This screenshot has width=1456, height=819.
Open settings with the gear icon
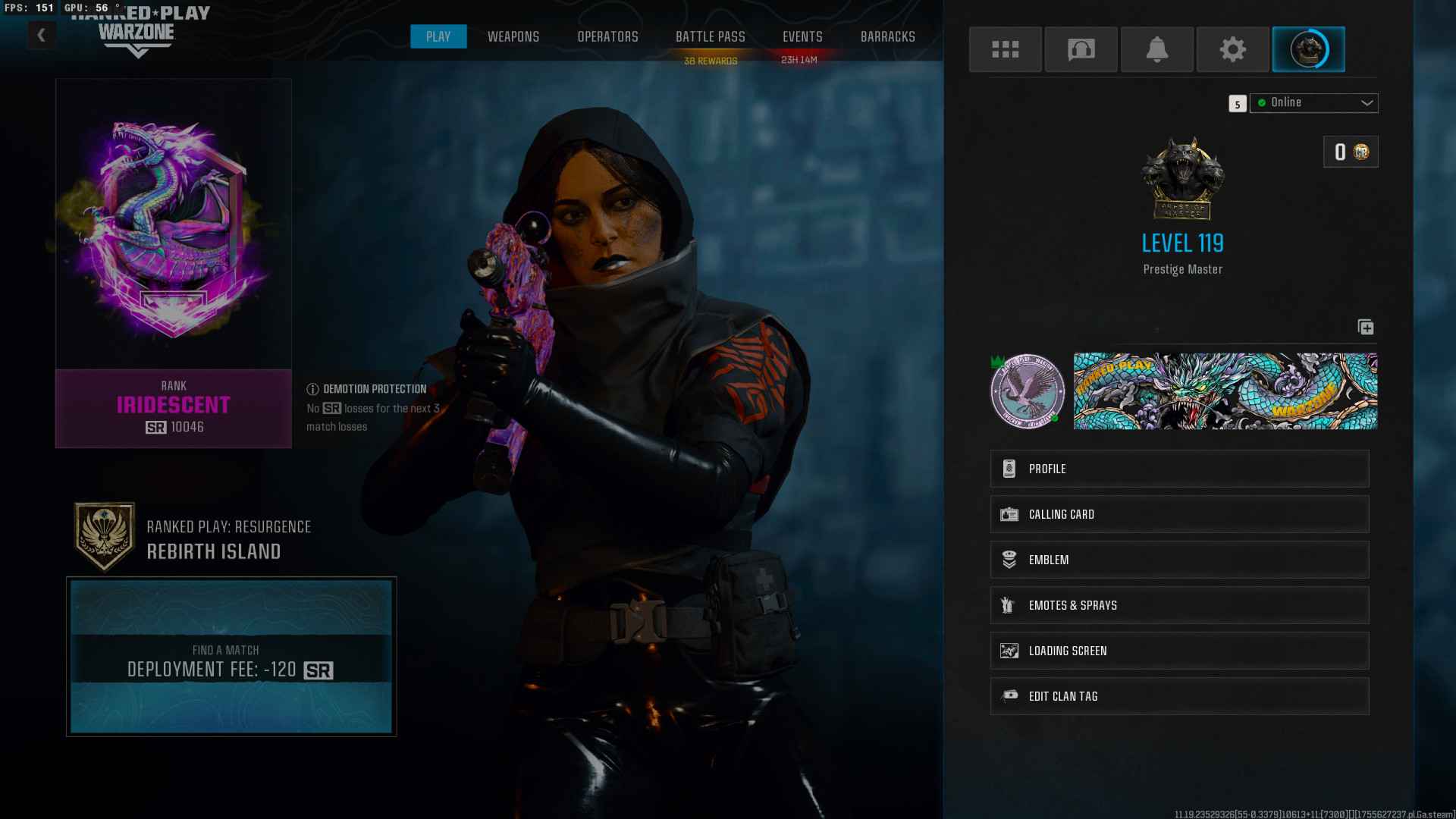click(1232, 49)
